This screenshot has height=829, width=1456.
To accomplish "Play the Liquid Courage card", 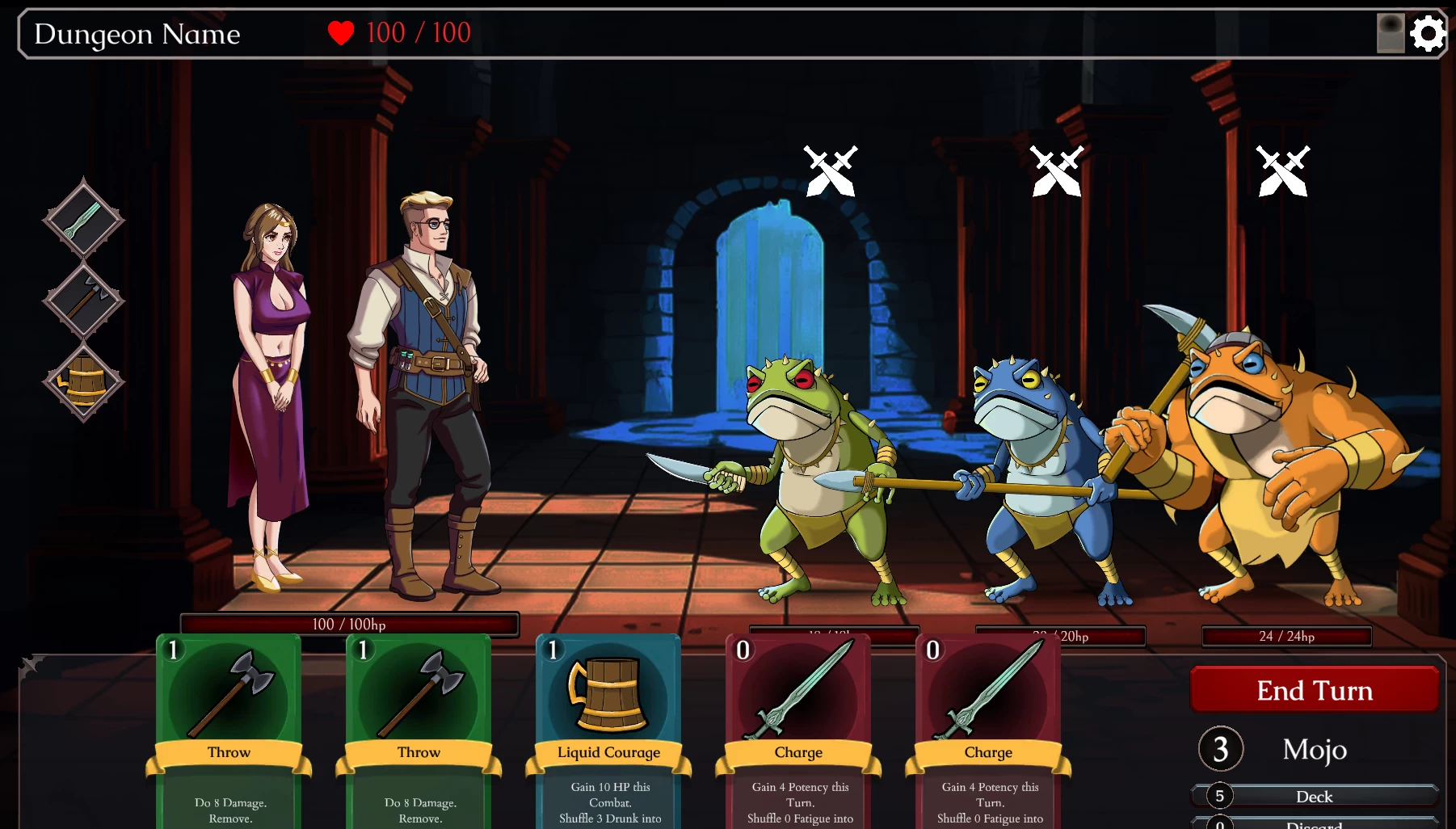I will (608, 731).
